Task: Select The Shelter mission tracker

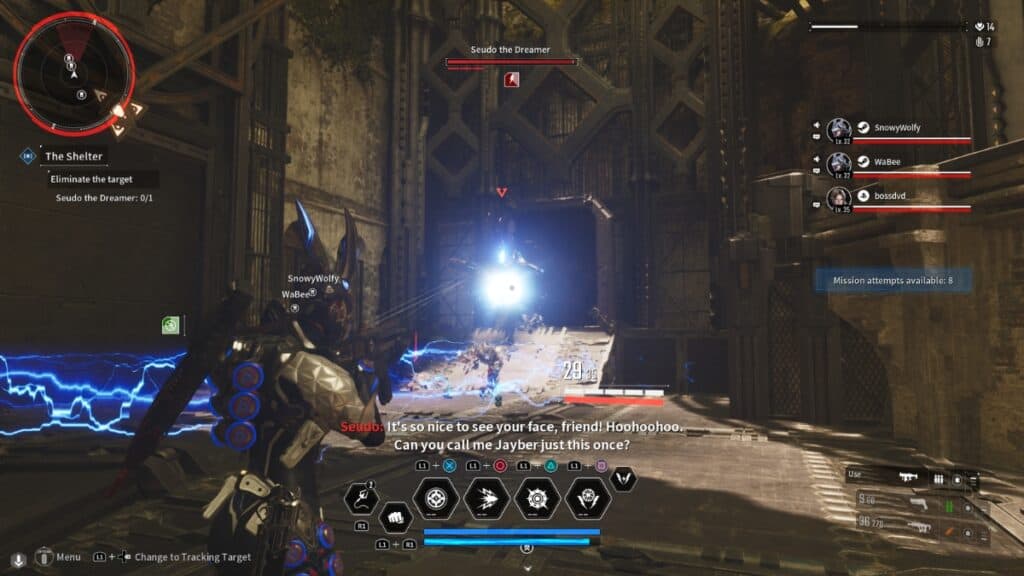Action: (x=73, y=156)
